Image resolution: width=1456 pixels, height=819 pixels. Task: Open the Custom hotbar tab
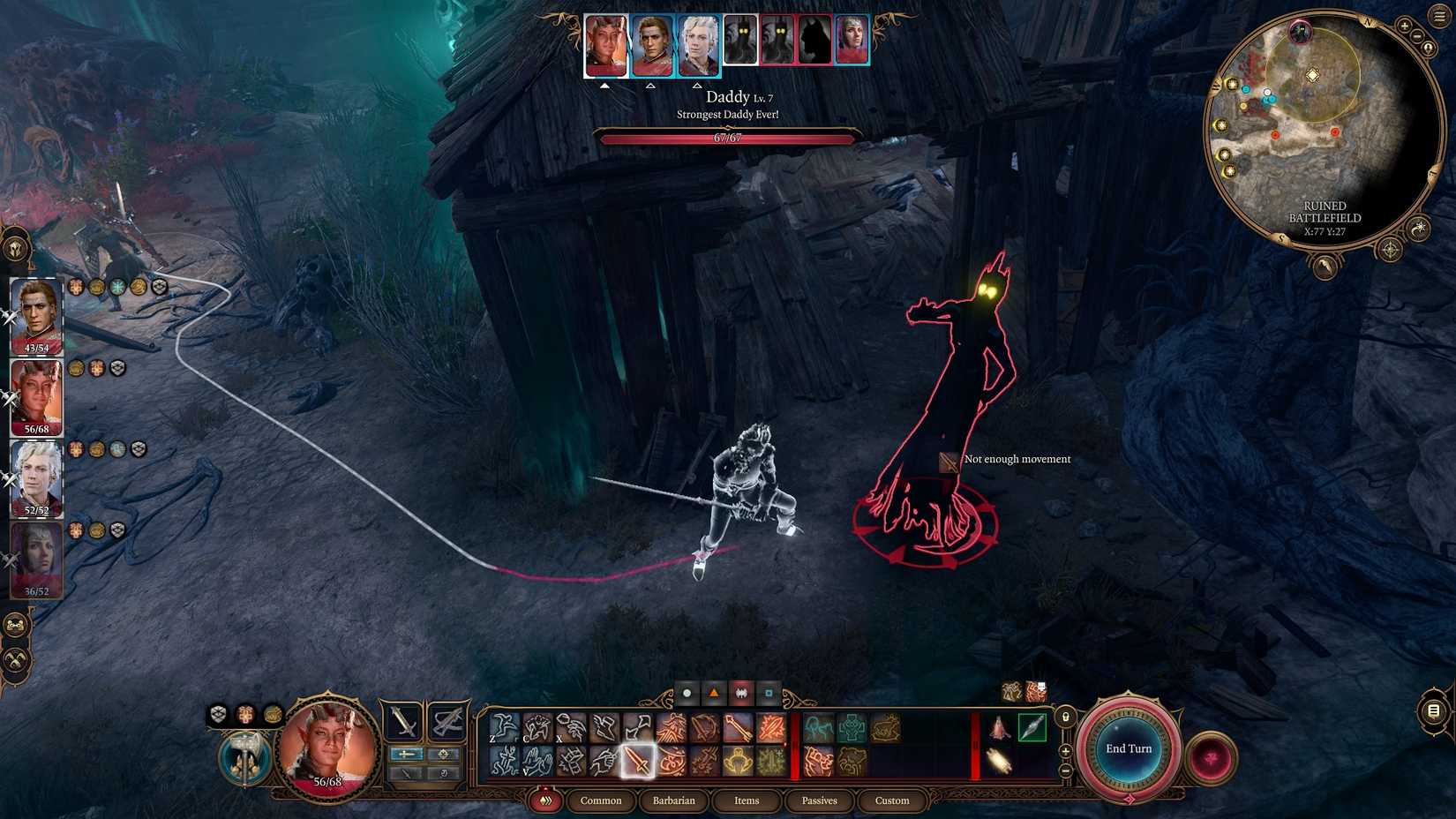(x=891, y=800)
